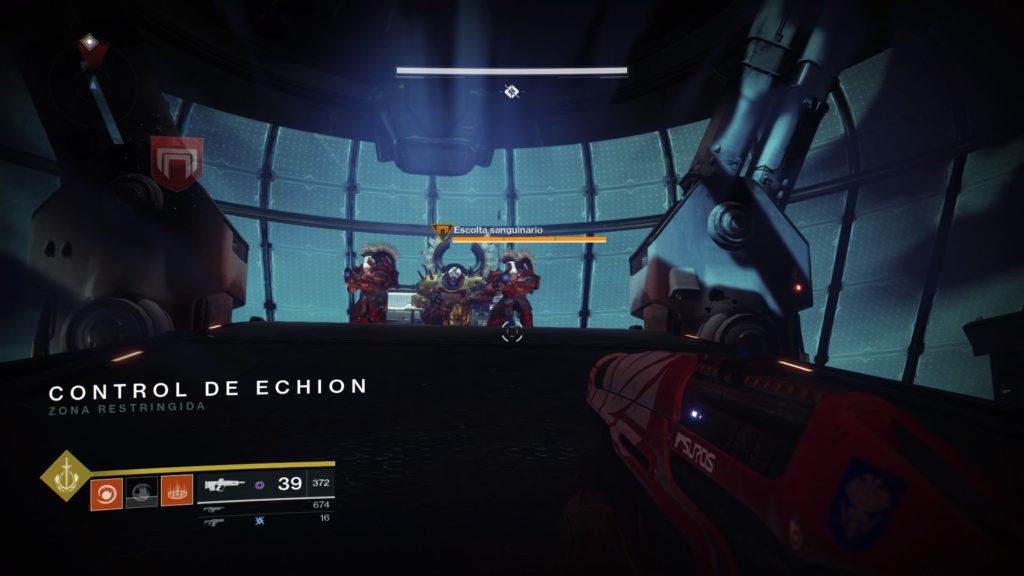This screenshot has width=1024, height=576.
Task: Click the objective diamond marker below boss bar
Action: coord(512,92)
